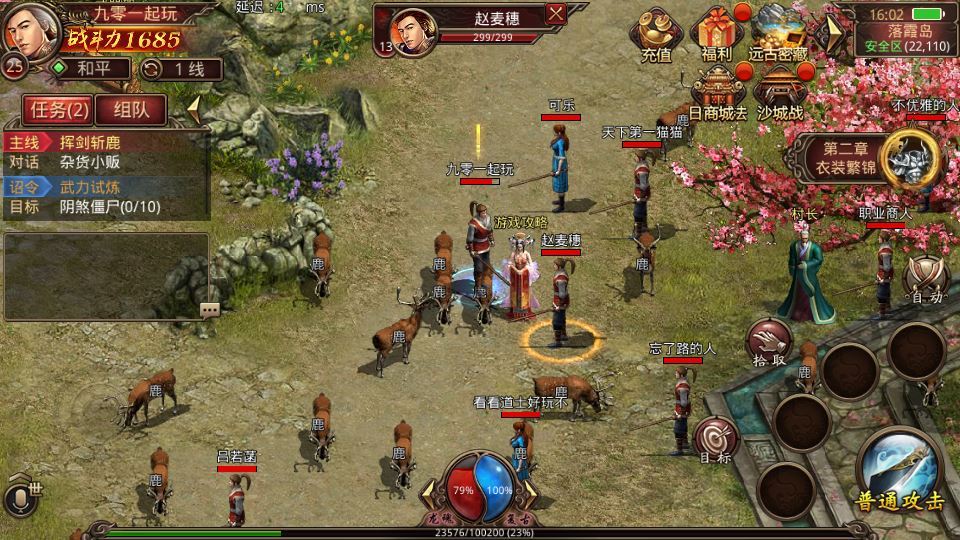Viewport: 960px width, 540px height.
Task: Expand the chat box with the speech bubble icon
Action: click(x=209, y=309)
